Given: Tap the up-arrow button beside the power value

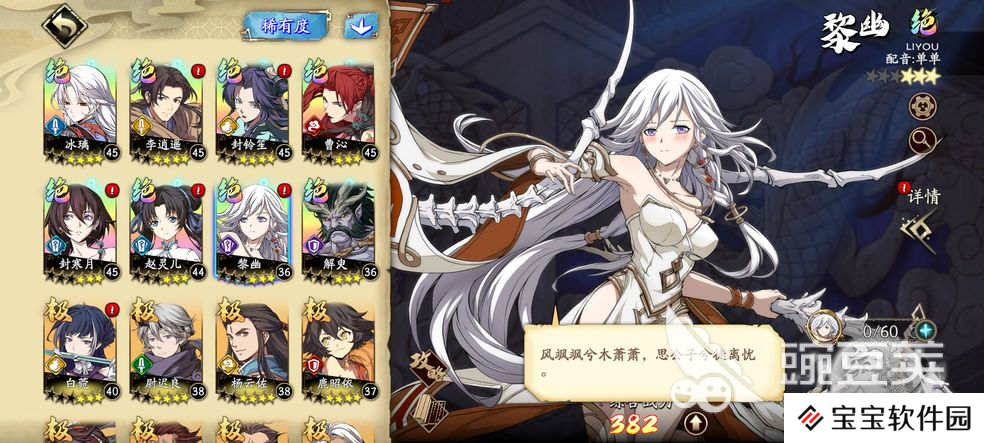Looking at the screenshot, I should coord(694,423).
